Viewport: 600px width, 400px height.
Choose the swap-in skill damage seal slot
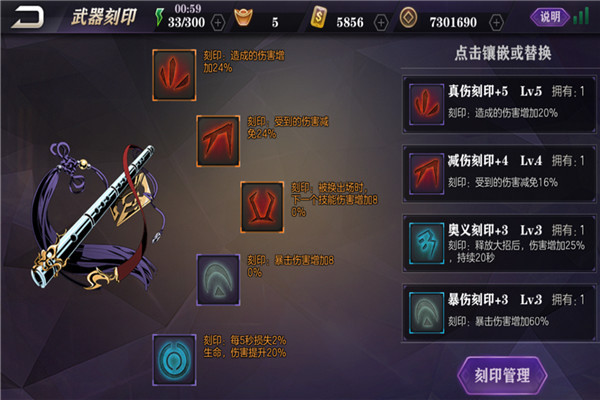coord(264,204)
